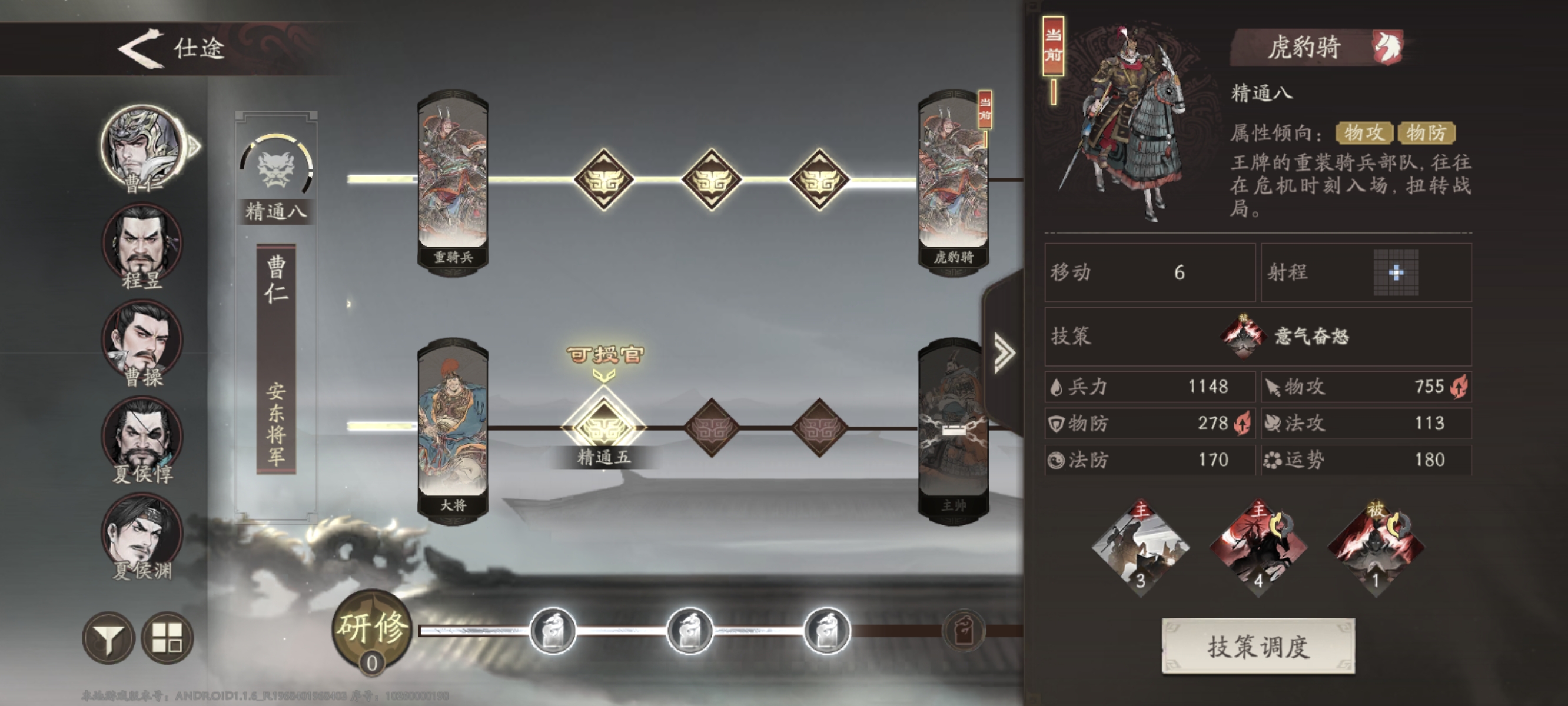
Task: Switch to grid view layout
Action: pos(167,638)
